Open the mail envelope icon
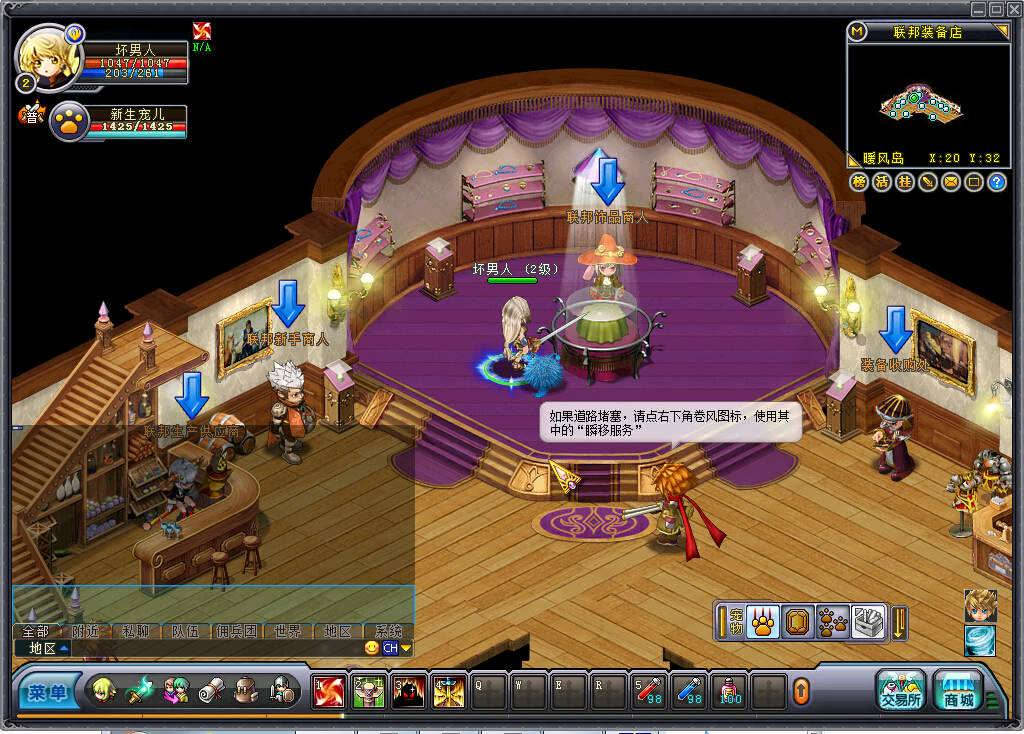Screen dimensions: 1024x734 tap(950, 182)
